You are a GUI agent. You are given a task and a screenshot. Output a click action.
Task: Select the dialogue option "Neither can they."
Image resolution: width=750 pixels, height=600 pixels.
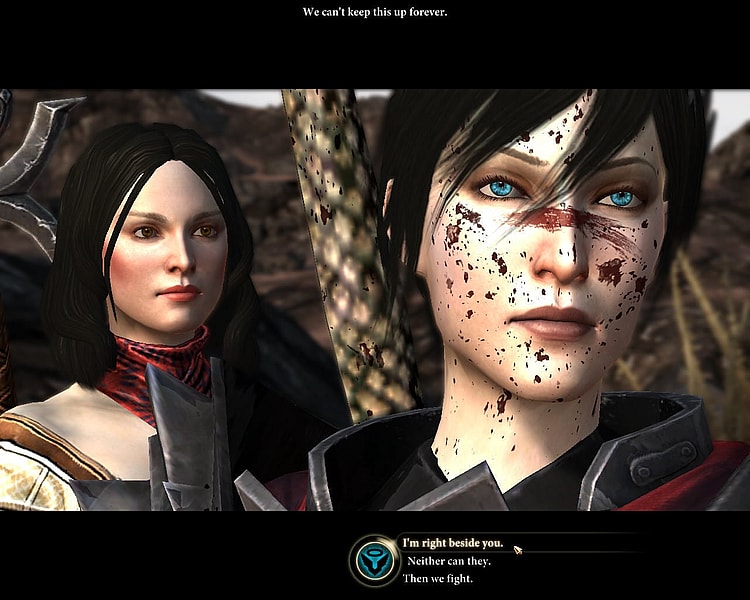pos(449,561)
